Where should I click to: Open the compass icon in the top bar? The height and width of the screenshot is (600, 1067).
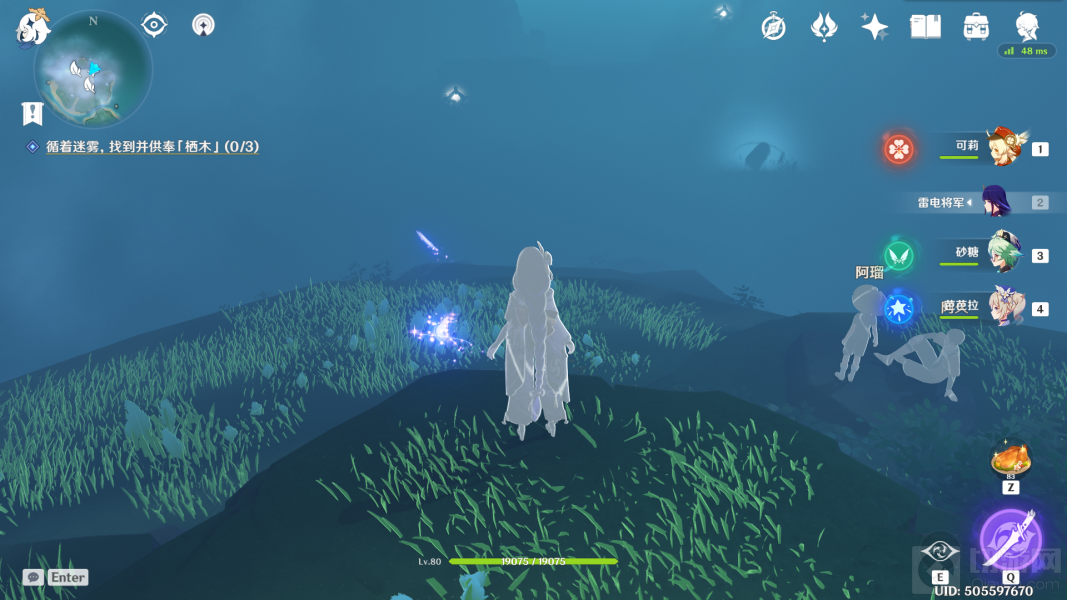click(773, 27)
